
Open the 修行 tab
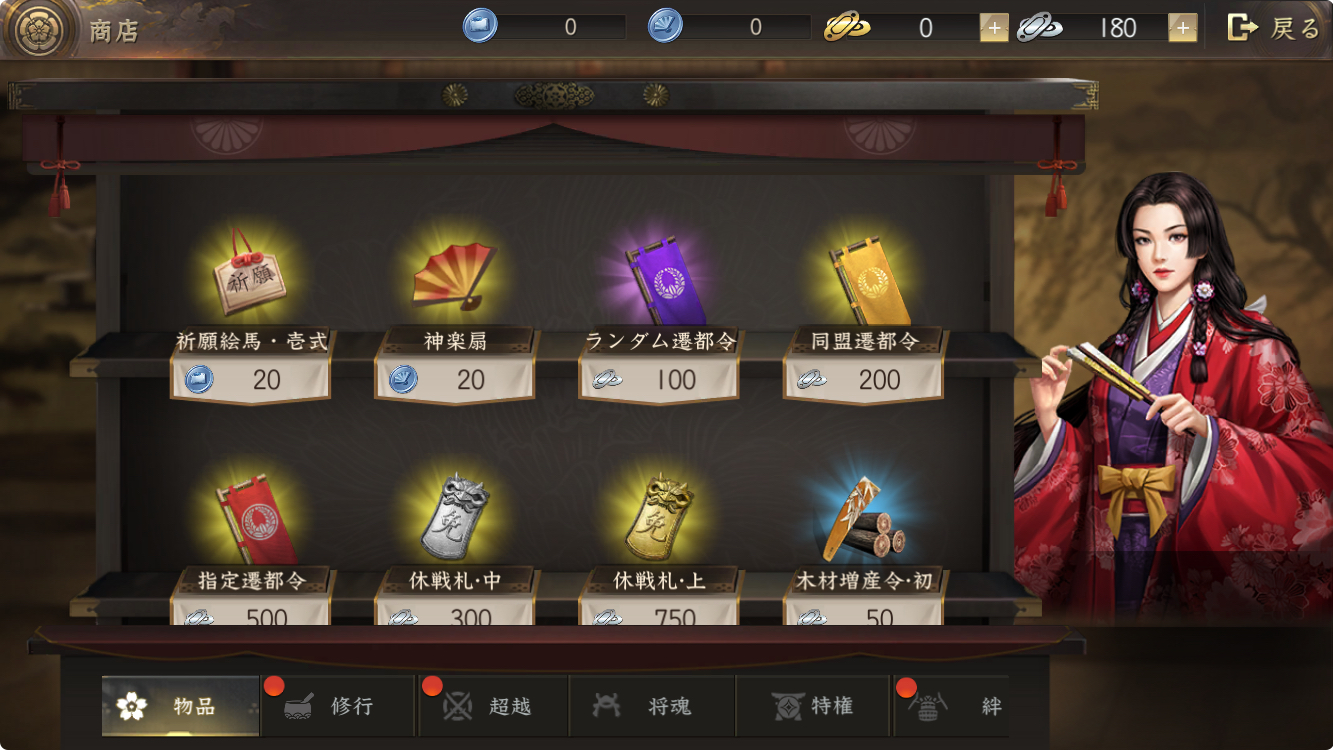click(338, 706)
